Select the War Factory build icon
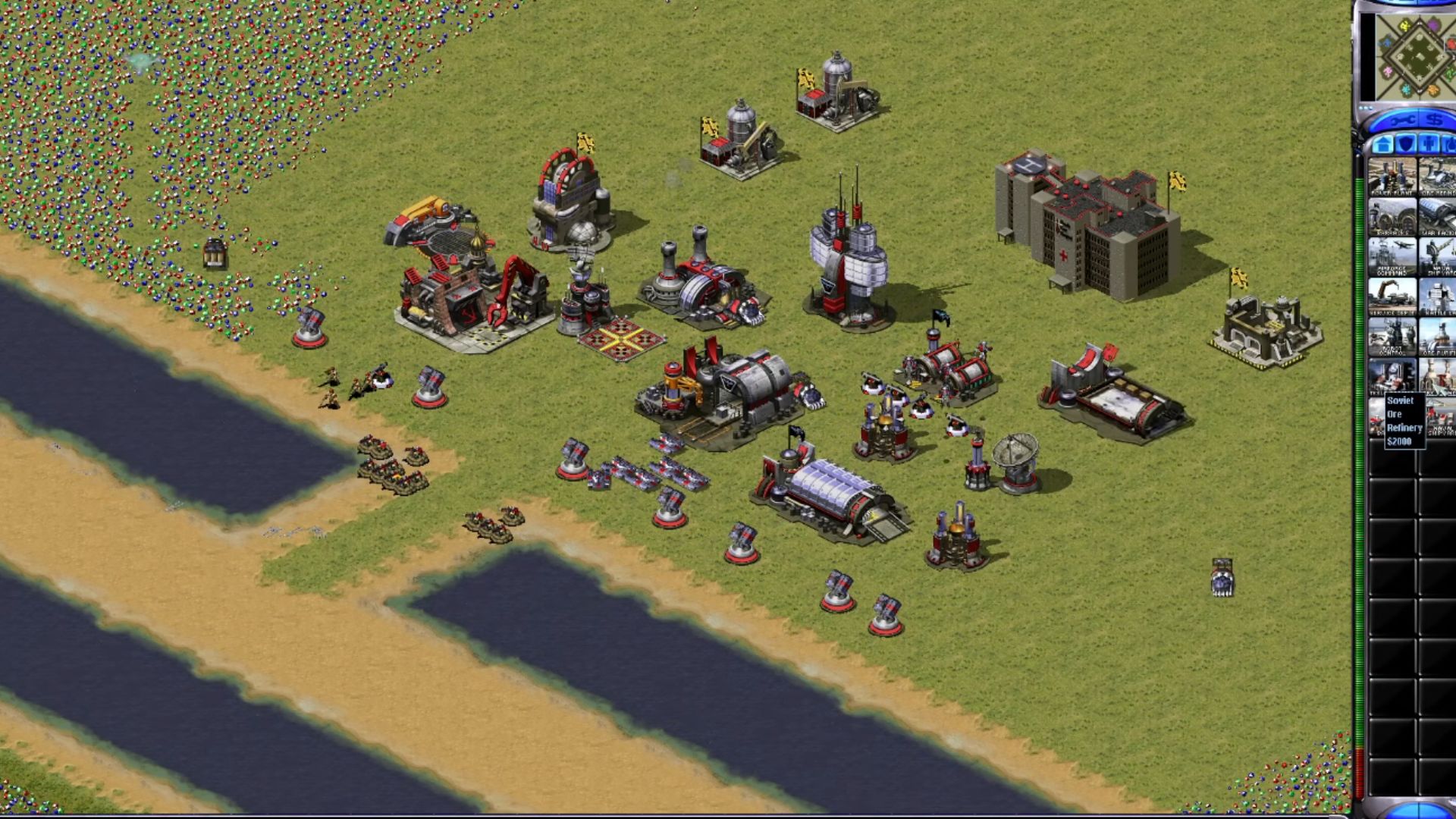This screenshot has width=1456, height=819. tap(1439, 217)
